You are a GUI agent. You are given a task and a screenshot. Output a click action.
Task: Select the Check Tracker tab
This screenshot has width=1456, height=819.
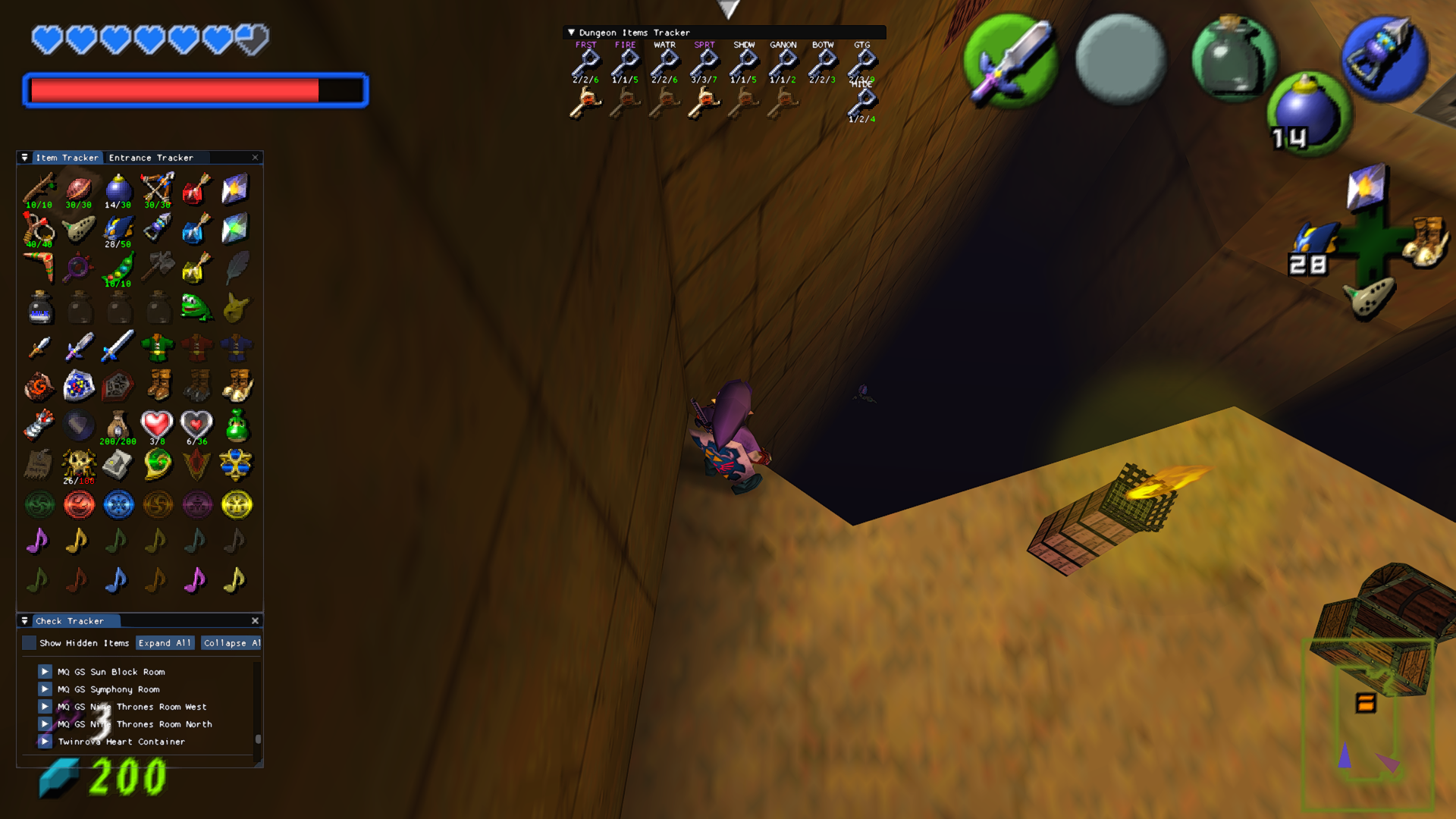tap(74, 620)
